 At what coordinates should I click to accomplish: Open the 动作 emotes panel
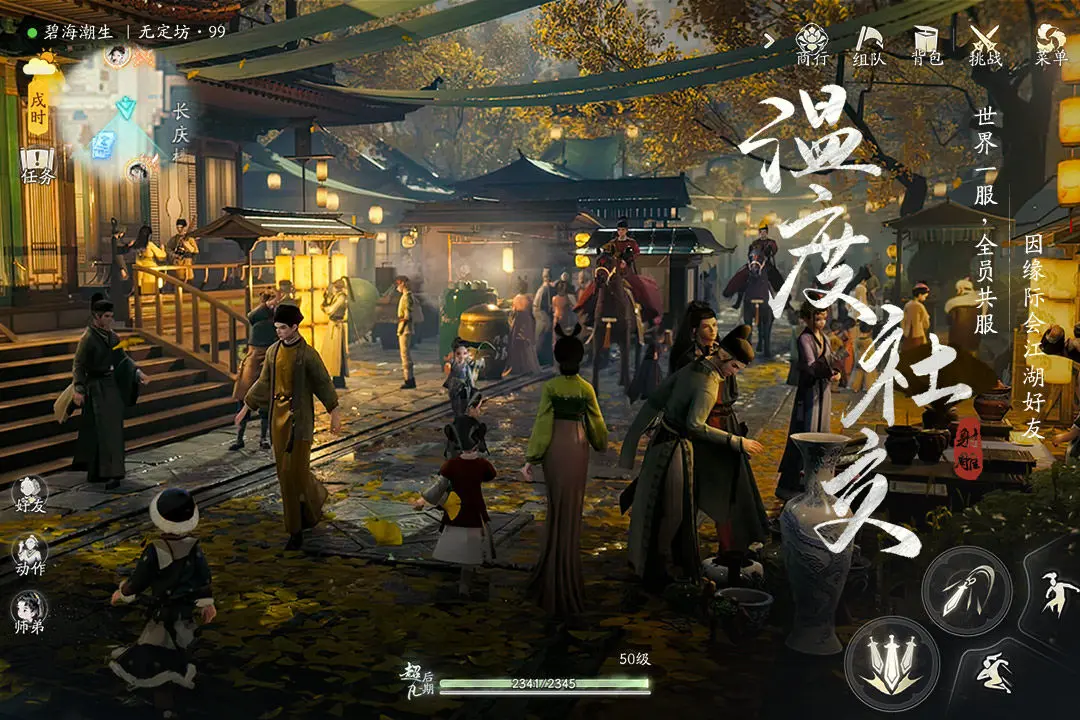[x=30, y=554]
